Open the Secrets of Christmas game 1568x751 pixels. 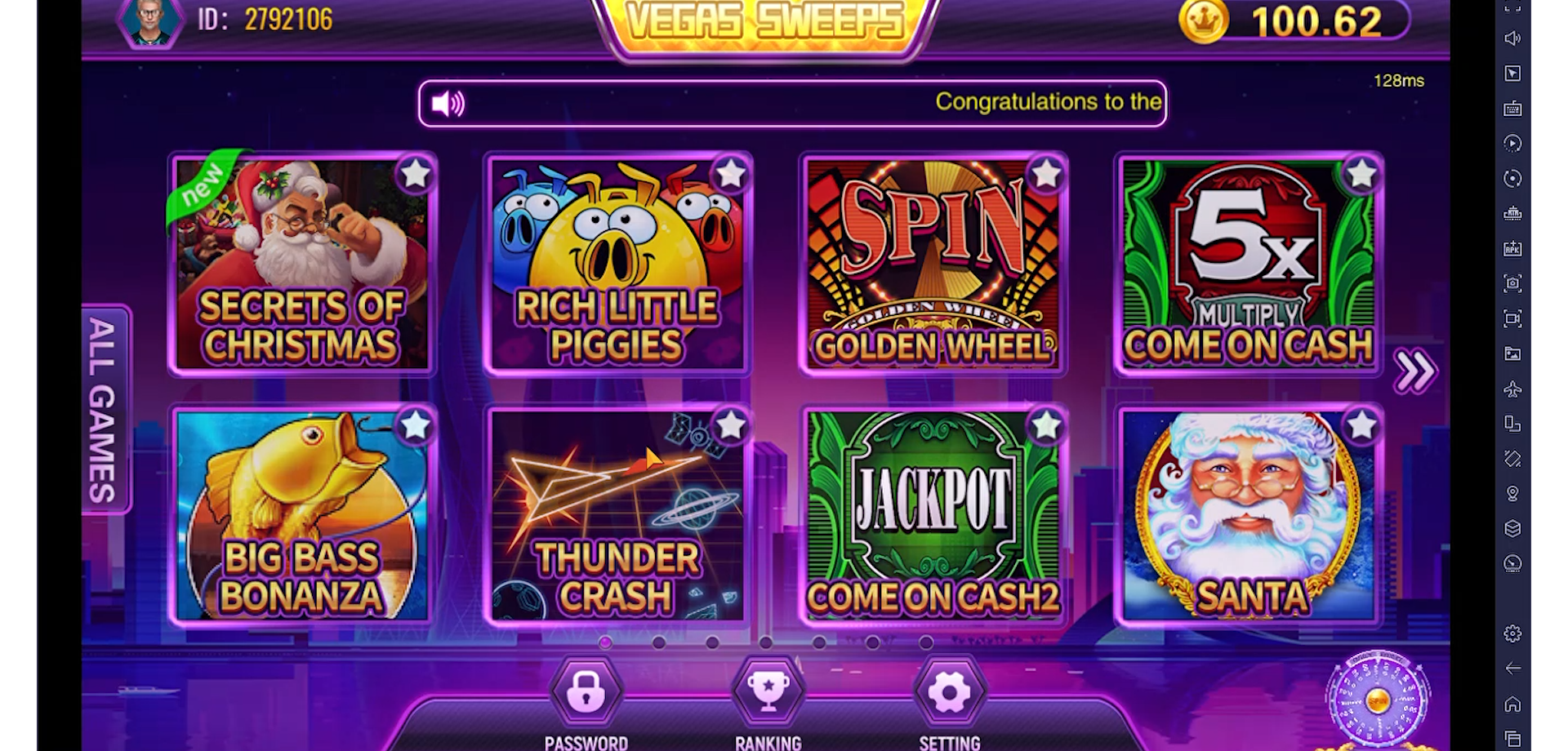(301, 265)
